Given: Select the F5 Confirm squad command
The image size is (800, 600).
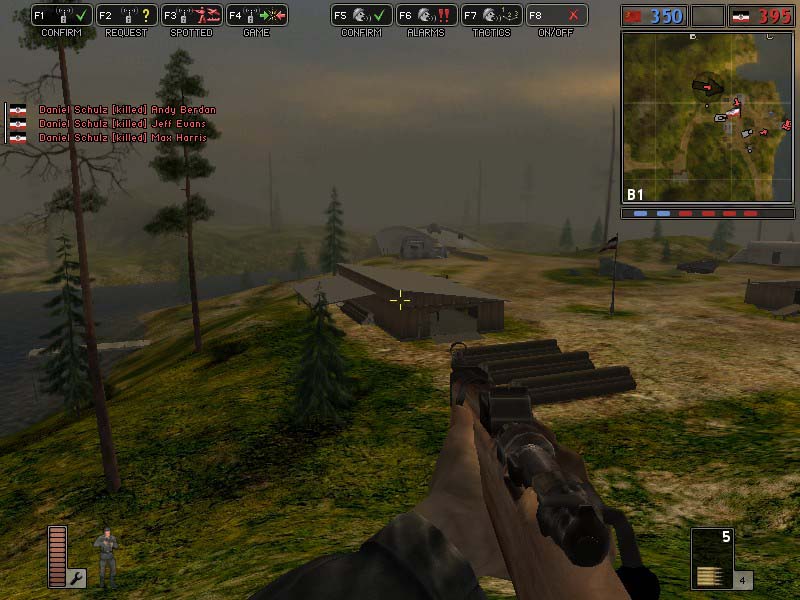Looking at the screenshot, I should 361,16.
